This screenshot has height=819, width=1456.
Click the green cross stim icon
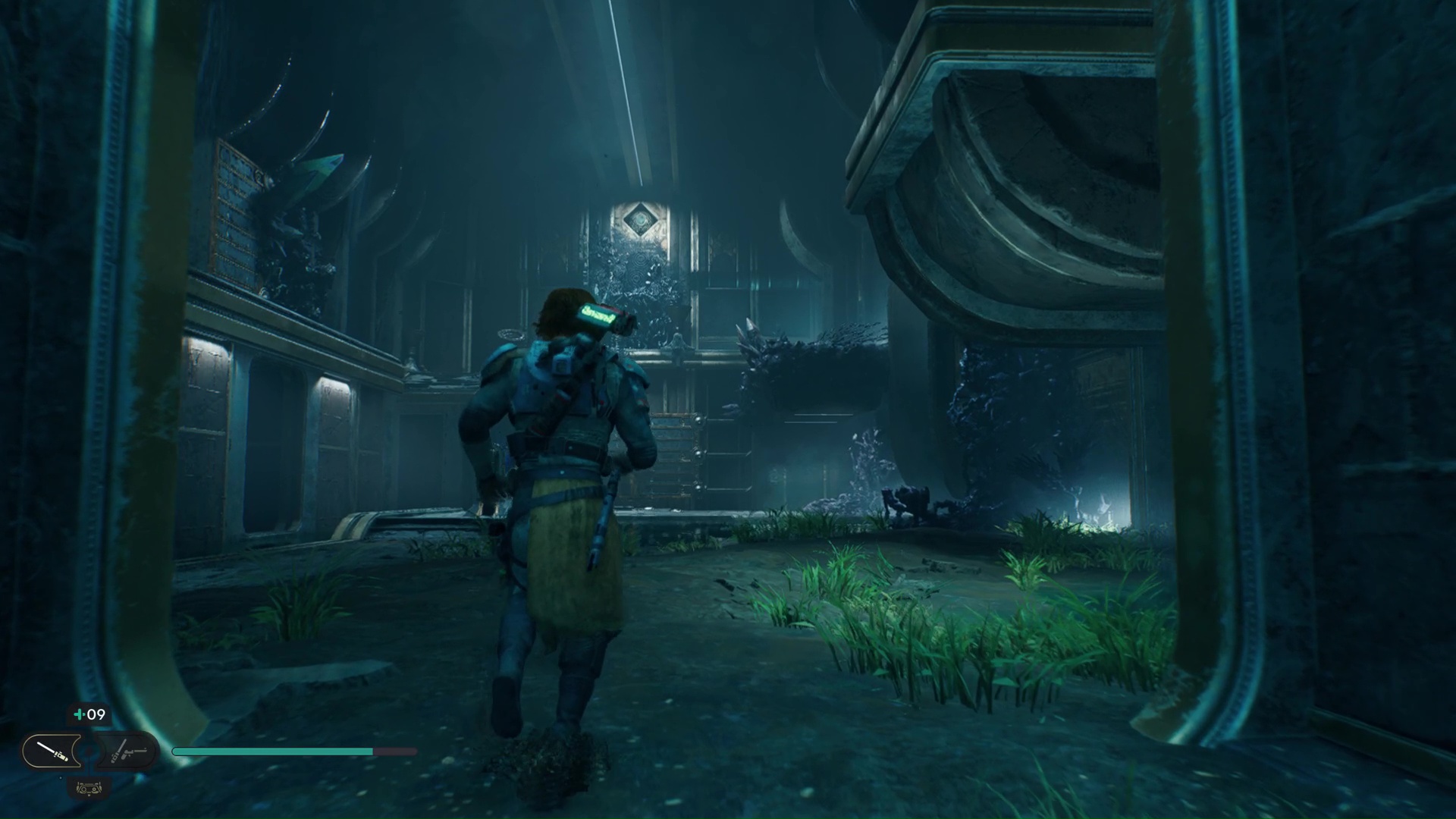(78, 714)
